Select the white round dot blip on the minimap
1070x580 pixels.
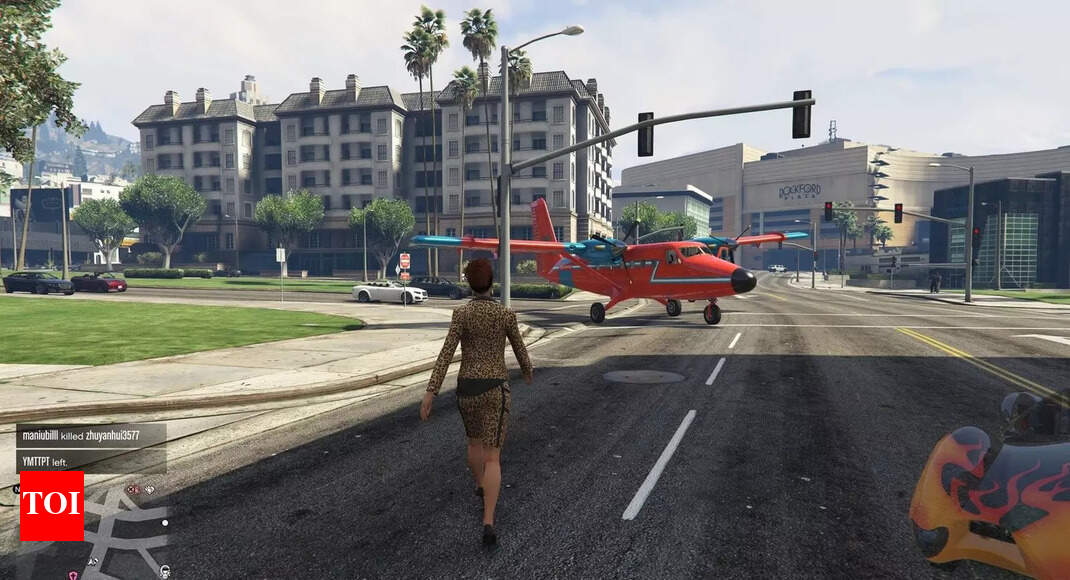coord(165,523)
